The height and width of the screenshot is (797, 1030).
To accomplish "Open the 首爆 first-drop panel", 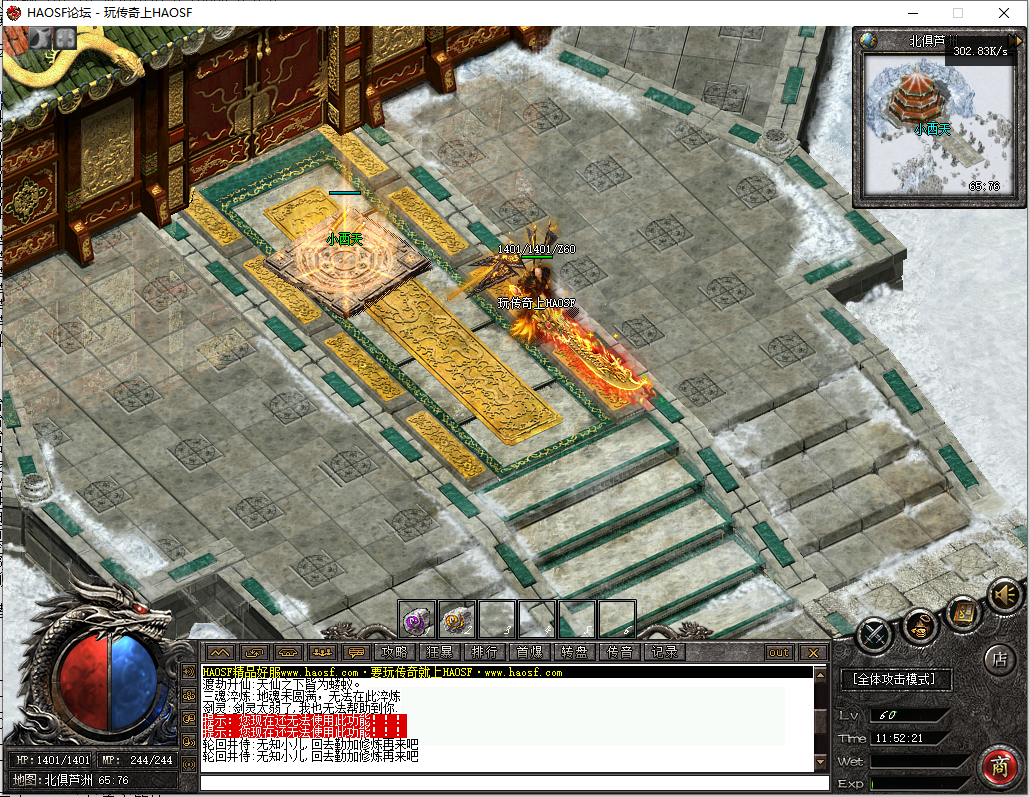I will [x=530, y=652].
